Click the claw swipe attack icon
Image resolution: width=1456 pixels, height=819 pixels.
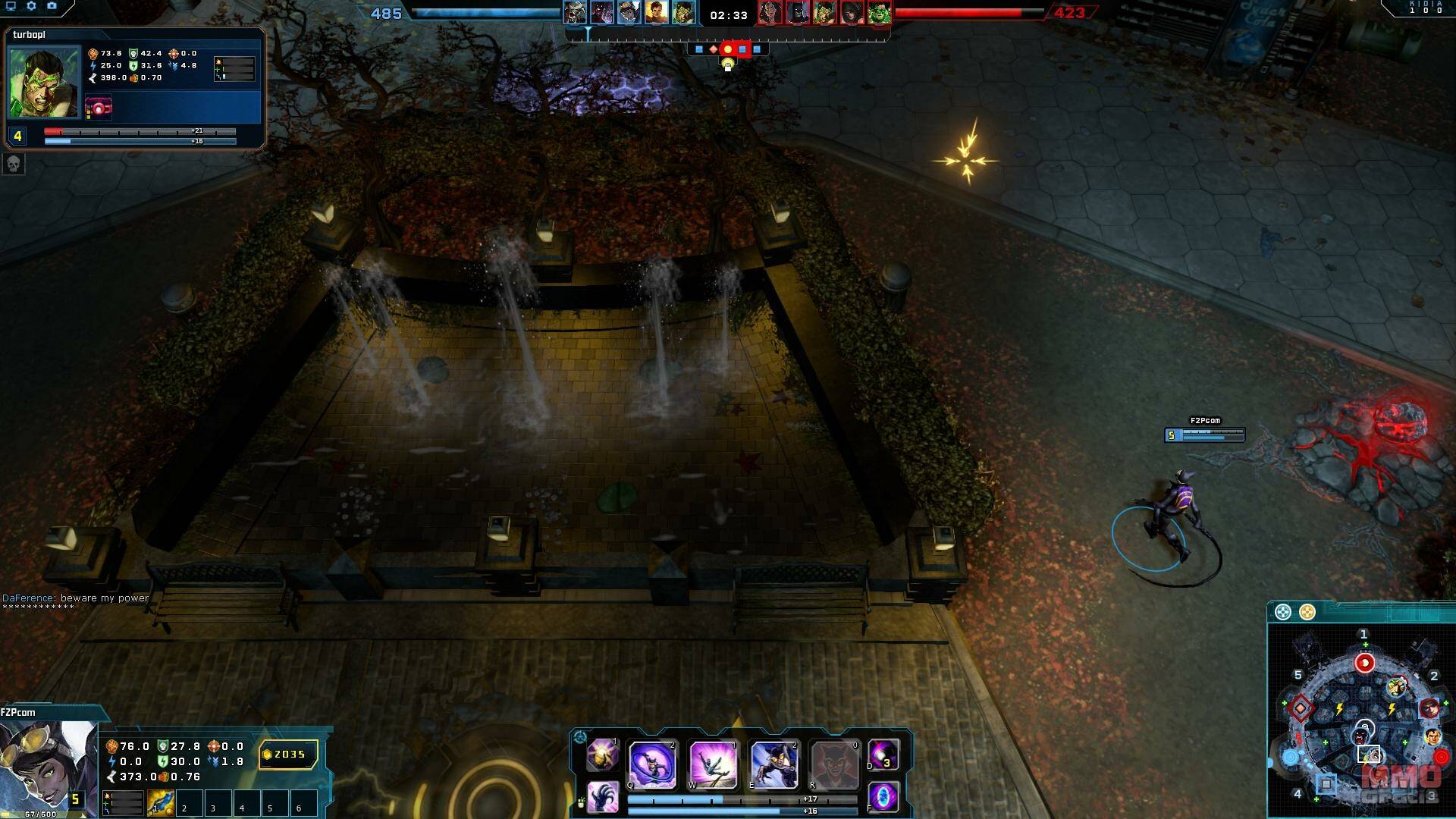[x=603, y=797]
